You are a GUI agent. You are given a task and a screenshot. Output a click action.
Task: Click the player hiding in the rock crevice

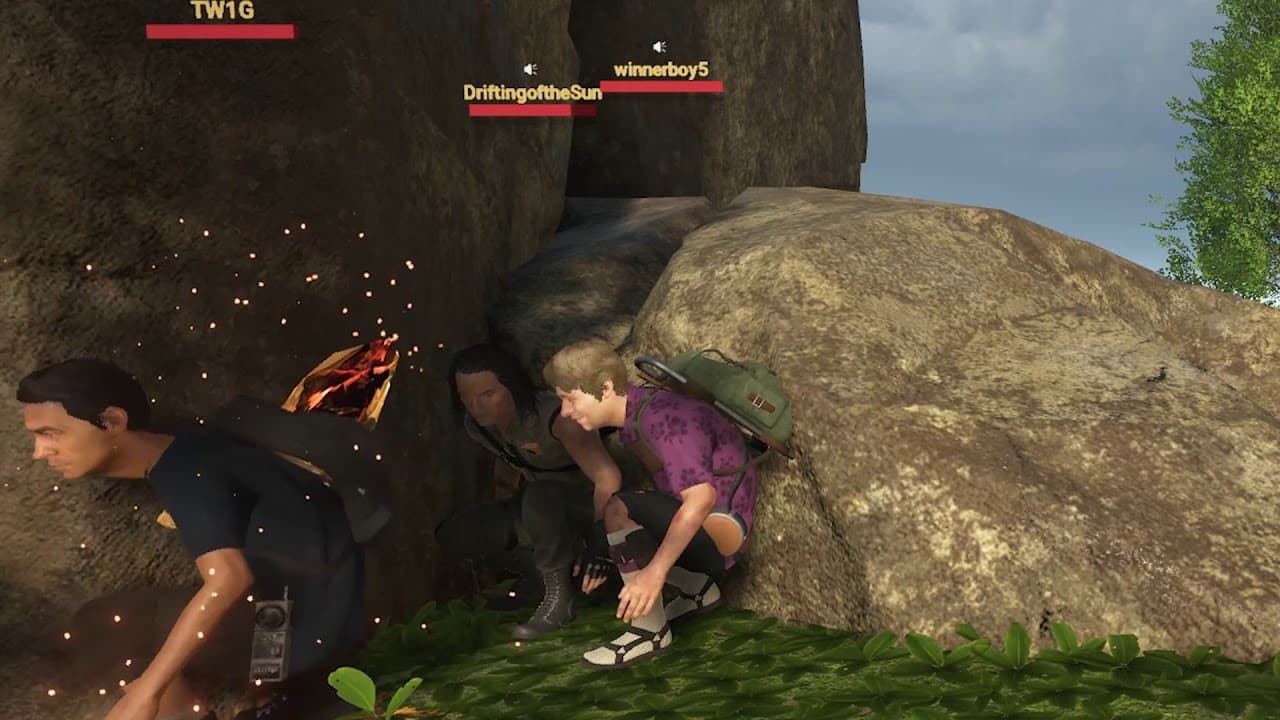495,420
